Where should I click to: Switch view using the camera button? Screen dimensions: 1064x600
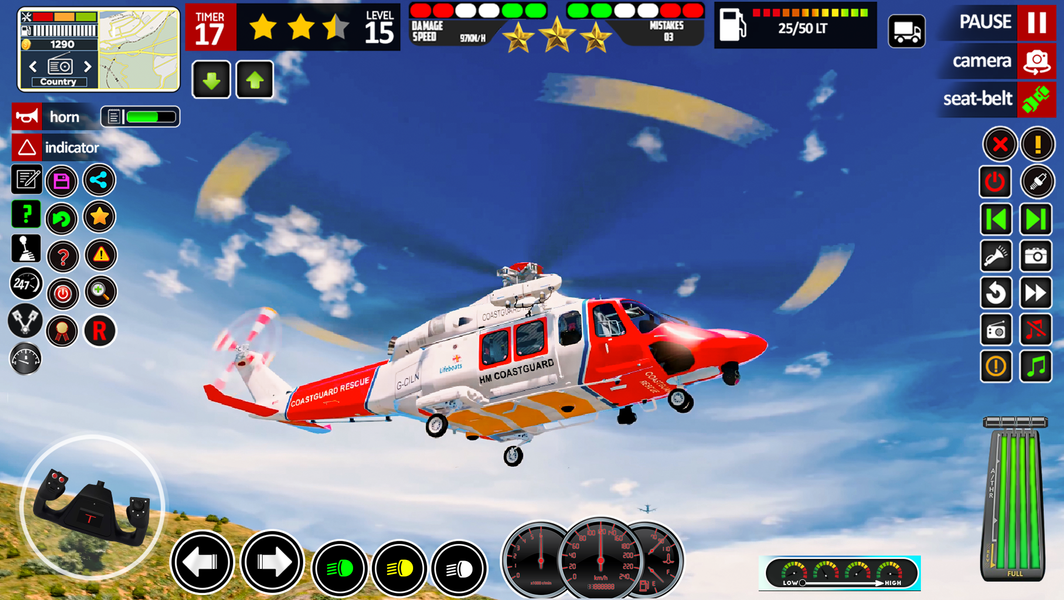point(1036,61)
